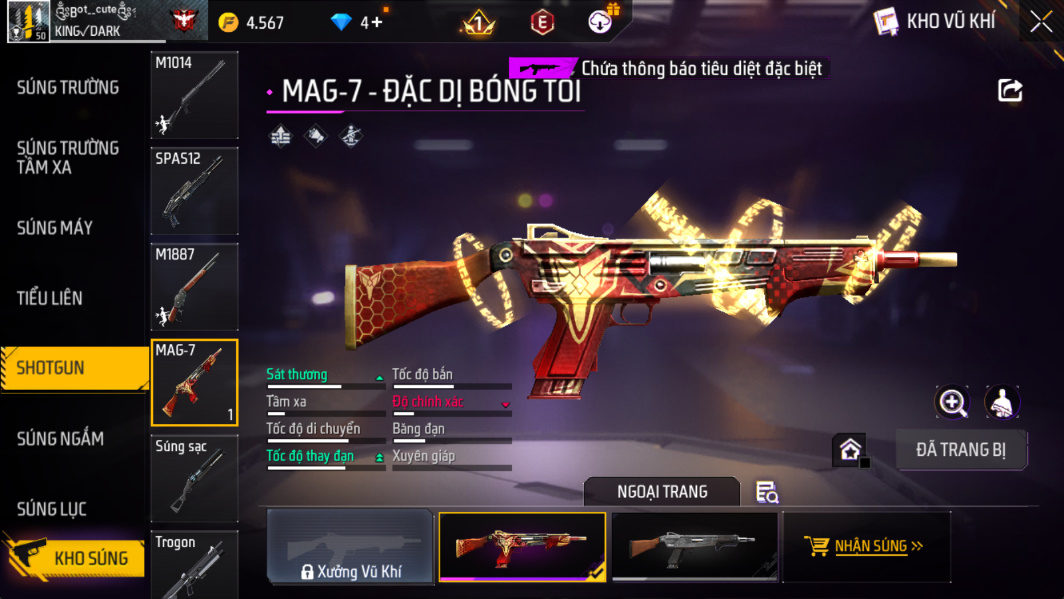
Task: Open the Xưởng Vũ Khí locked tile
Action: tap(350, 547)
